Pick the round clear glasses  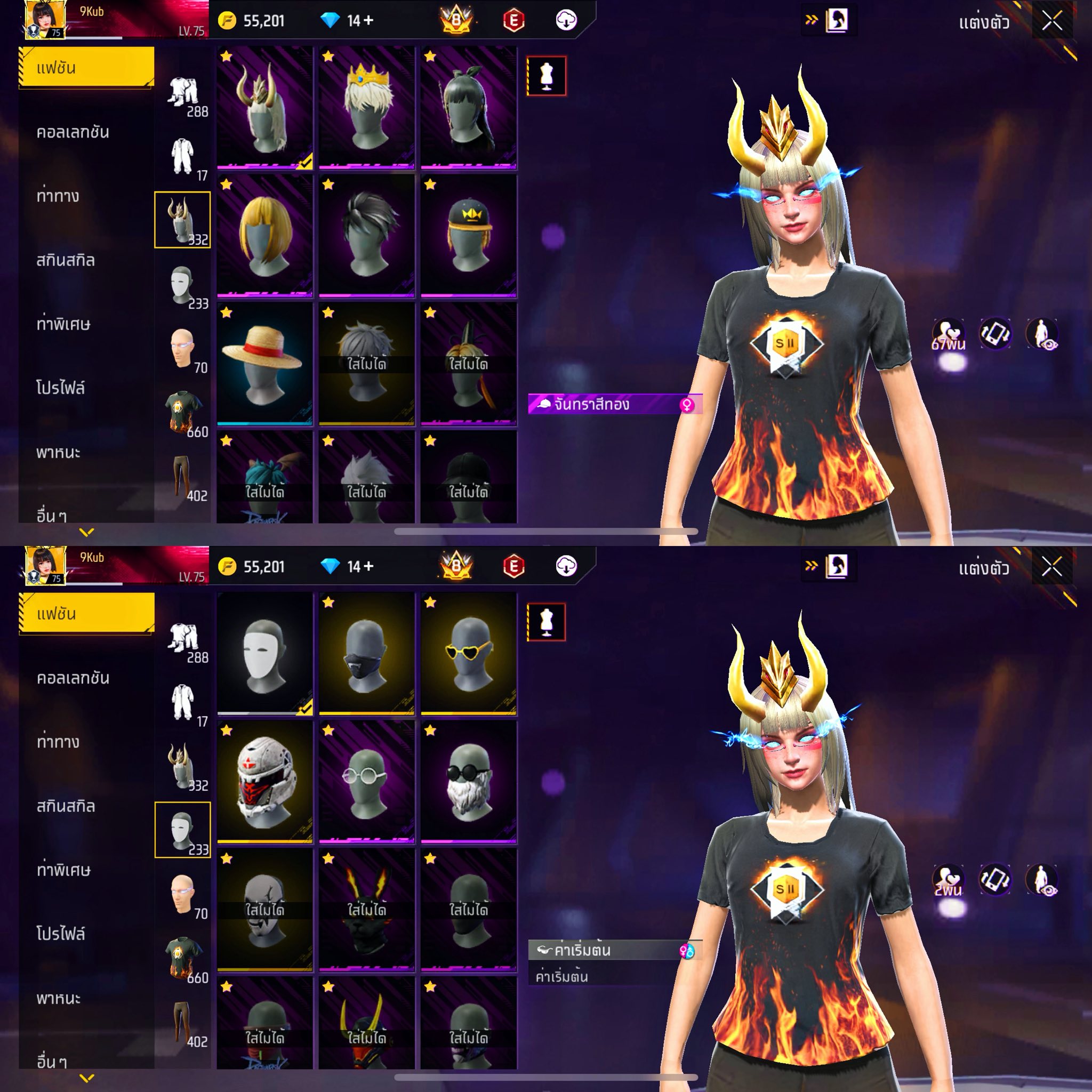(366, 781)
